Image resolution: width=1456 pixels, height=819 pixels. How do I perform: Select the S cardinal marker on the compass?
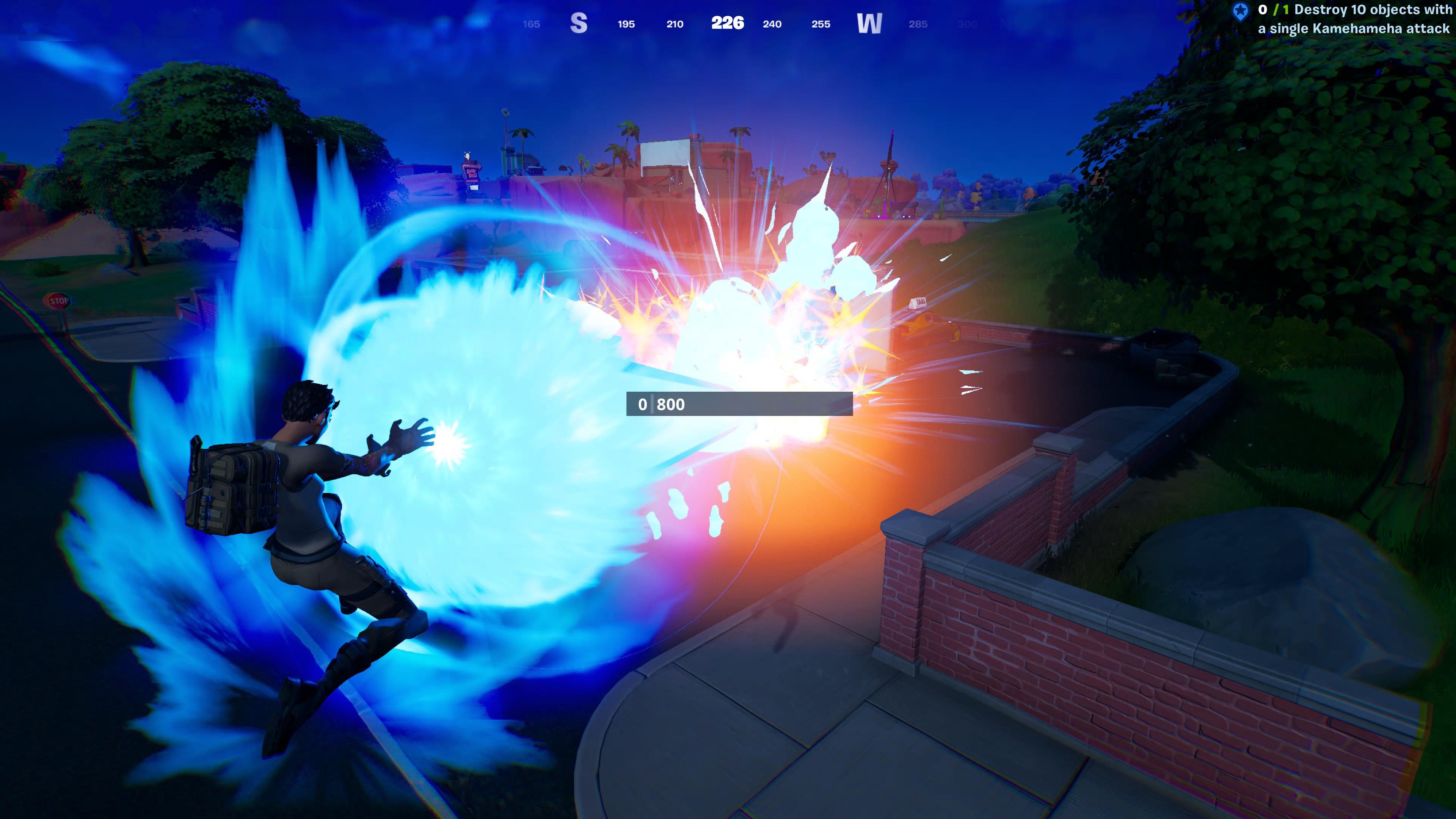pos(579,23)
